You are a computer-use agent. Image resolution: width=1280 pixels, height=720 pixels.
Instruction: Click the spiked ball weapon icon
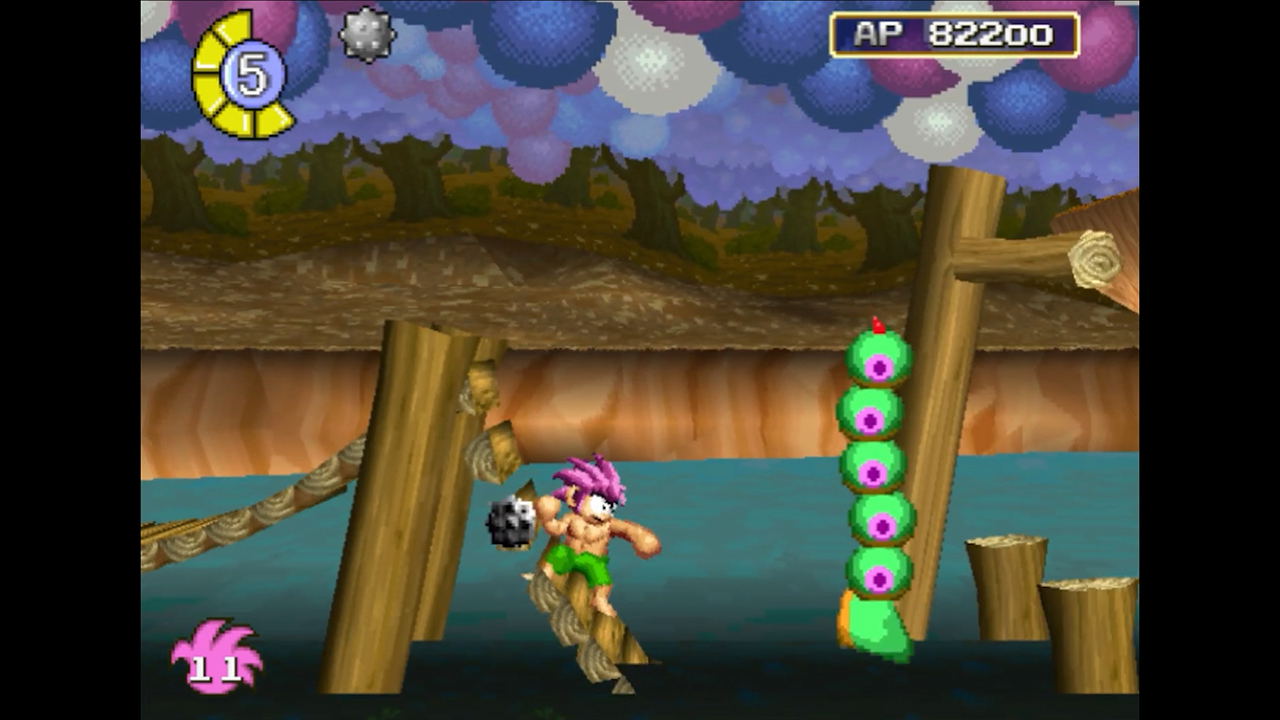point(365,35)
